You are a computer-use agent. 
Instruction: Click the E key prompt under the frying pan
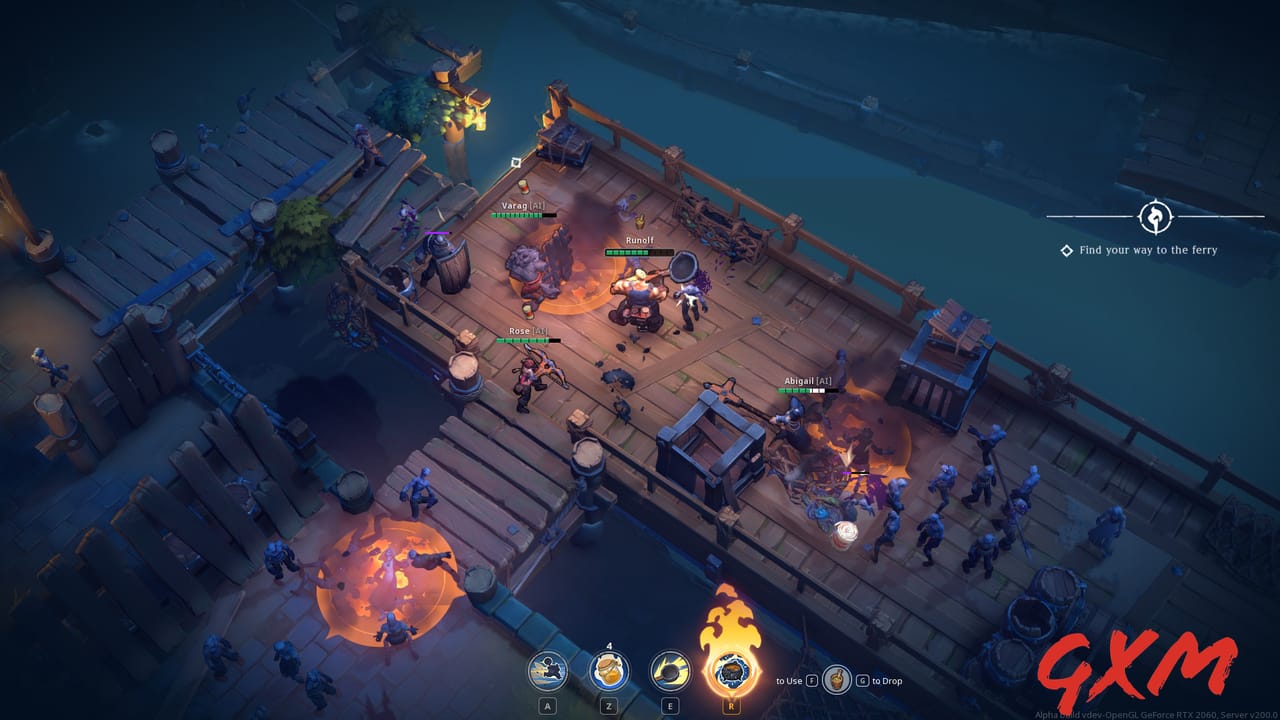[x=670, y=705]
